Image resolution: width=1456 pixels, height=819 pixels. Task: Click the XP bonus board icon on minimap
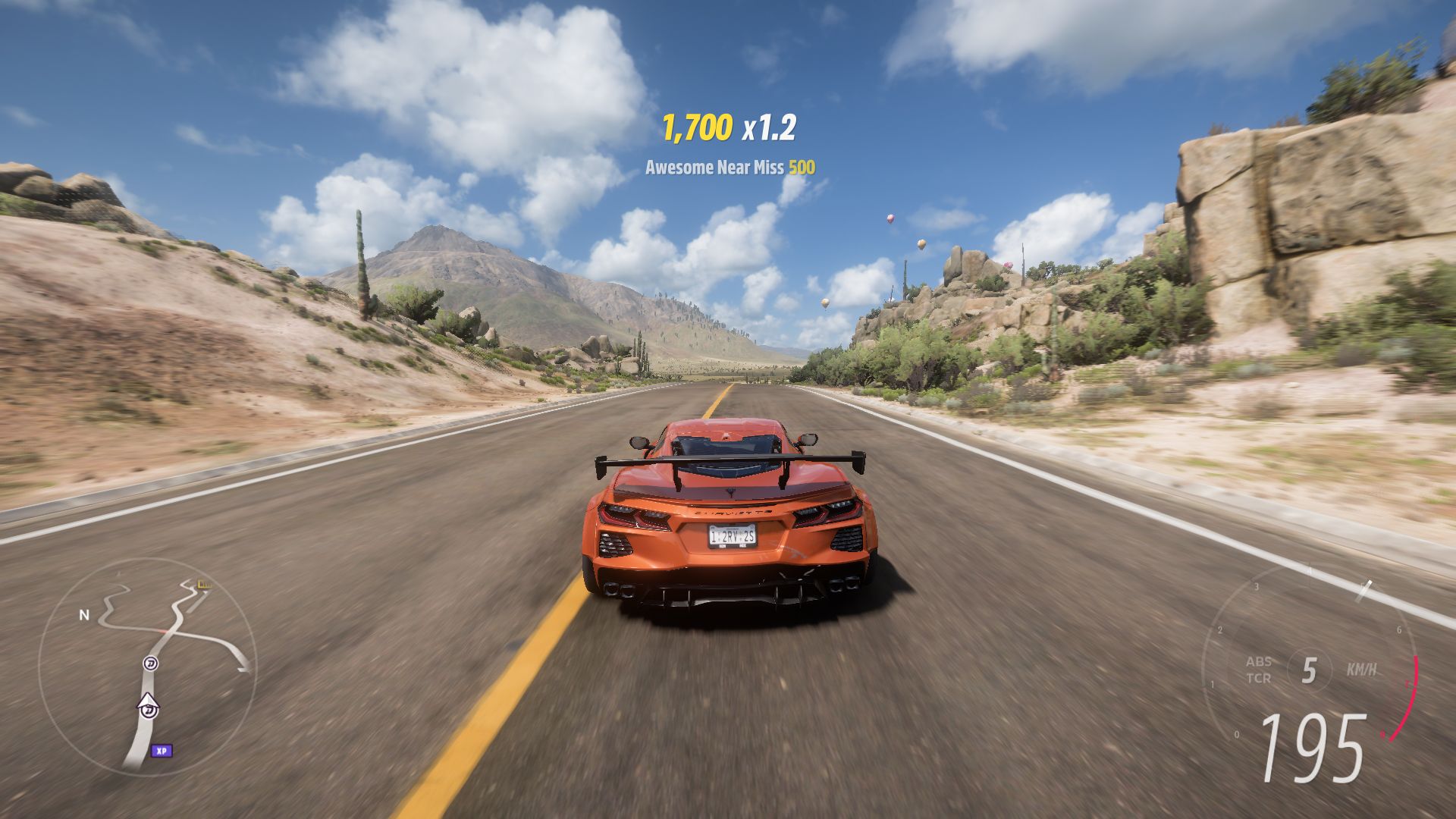(162, 752)
